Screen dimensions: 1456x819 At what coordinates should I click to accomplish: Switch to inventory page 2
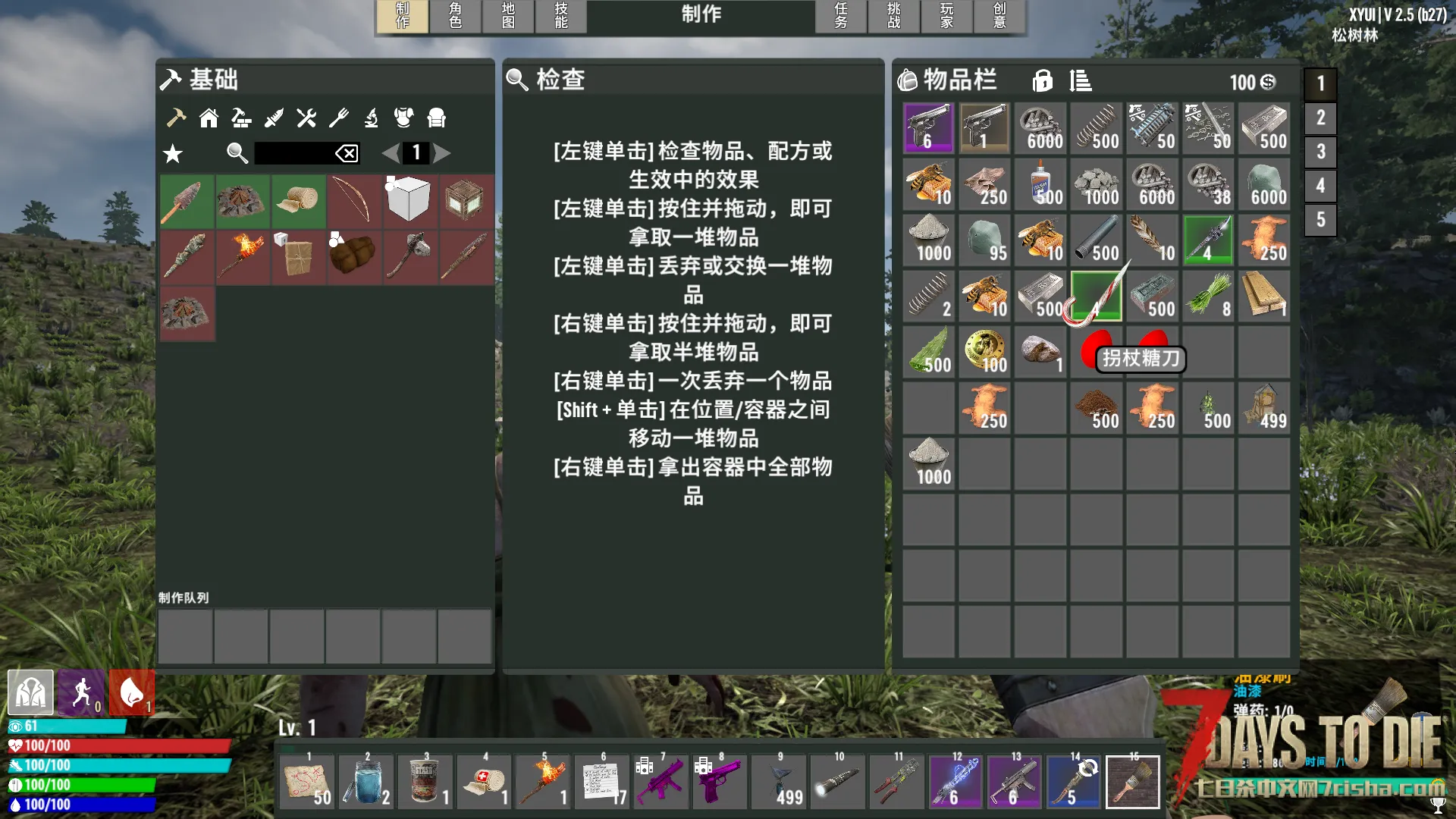click(1320, 118)
